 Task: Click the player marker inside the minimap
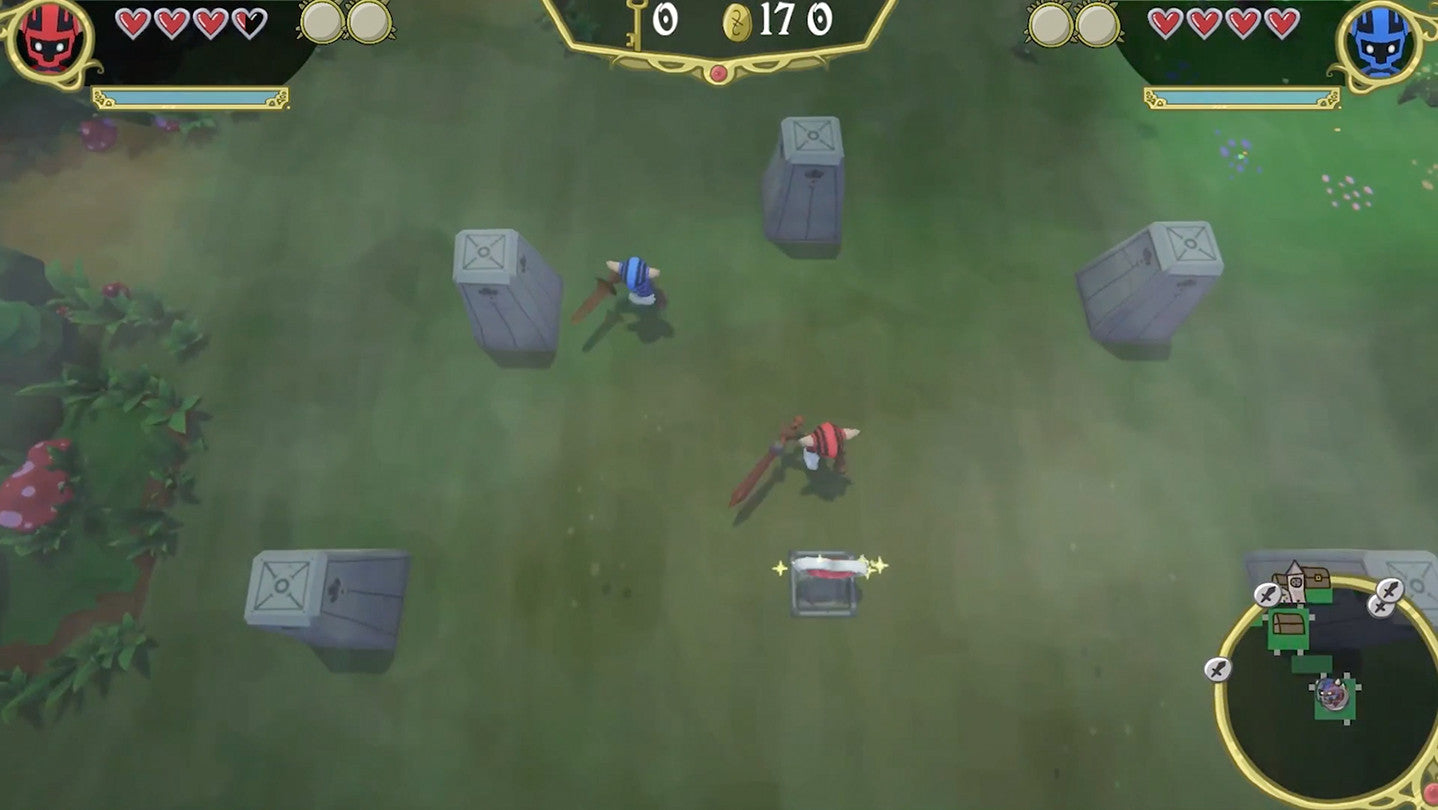pos(1333,695)
